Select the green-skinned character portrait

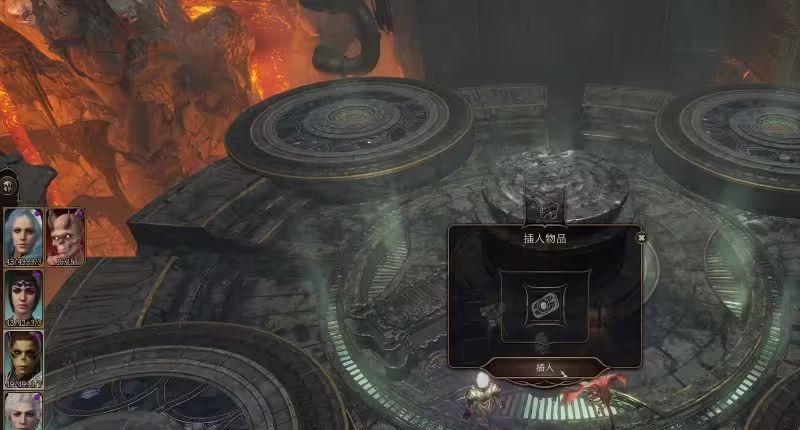(x=23, y=357)
